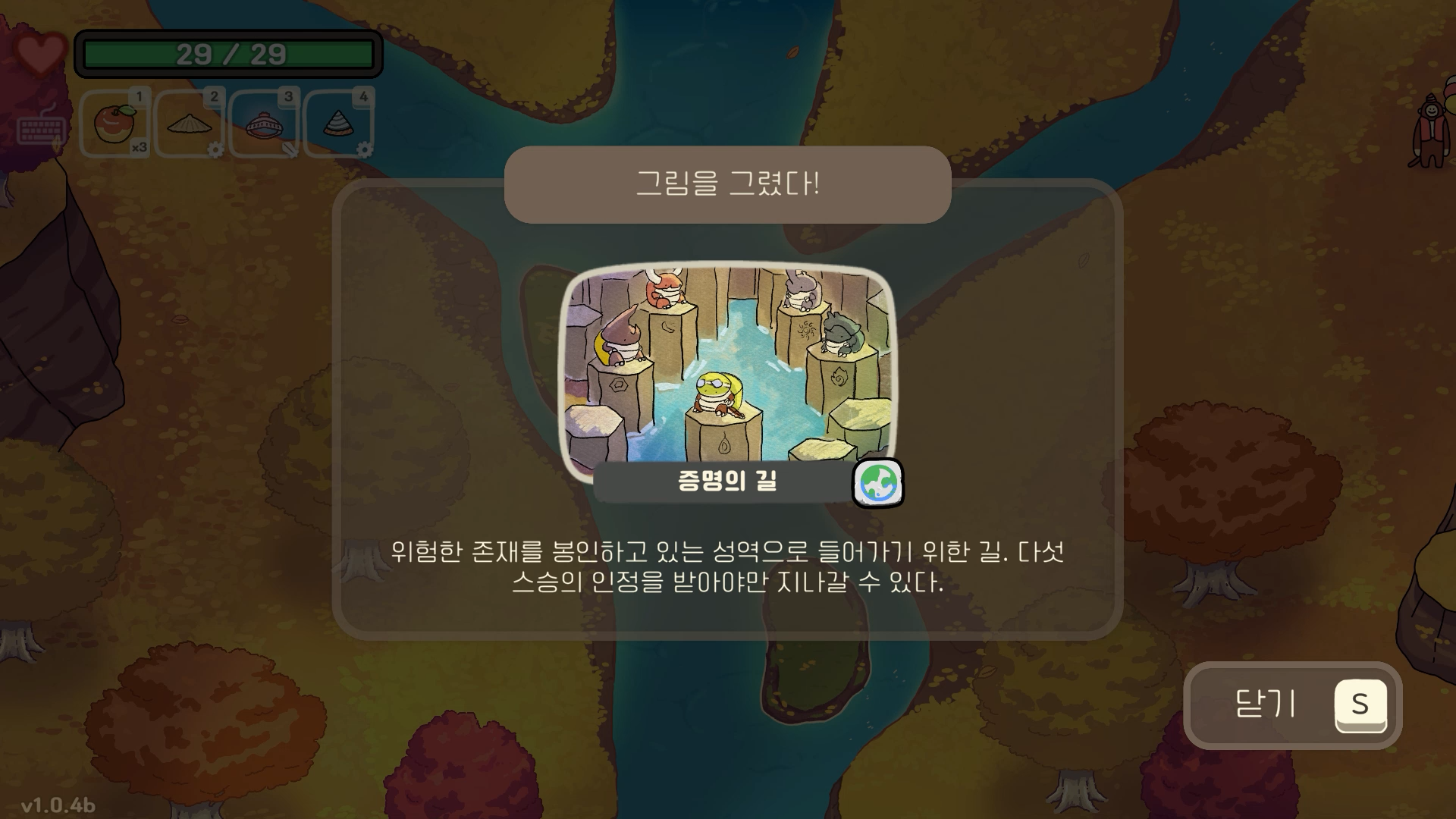Click the sword badge on hotbar slot 3
This screenshot has width=1456, height=819.
point(290,149)
